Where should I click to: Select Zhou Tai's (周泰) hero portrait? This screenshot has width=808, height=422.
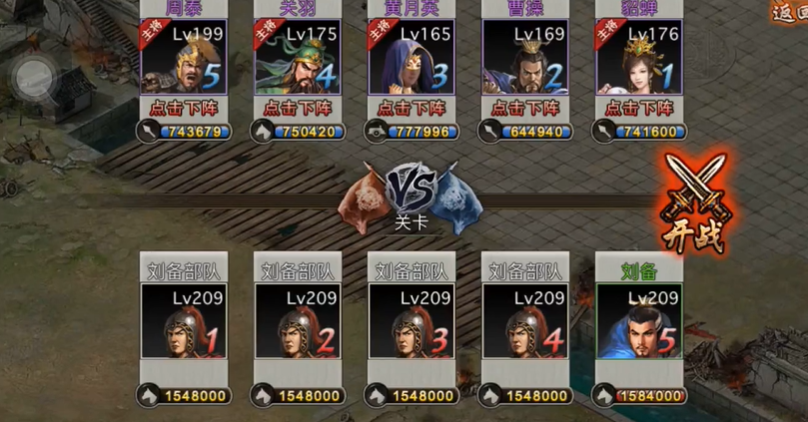click(184, 58)
